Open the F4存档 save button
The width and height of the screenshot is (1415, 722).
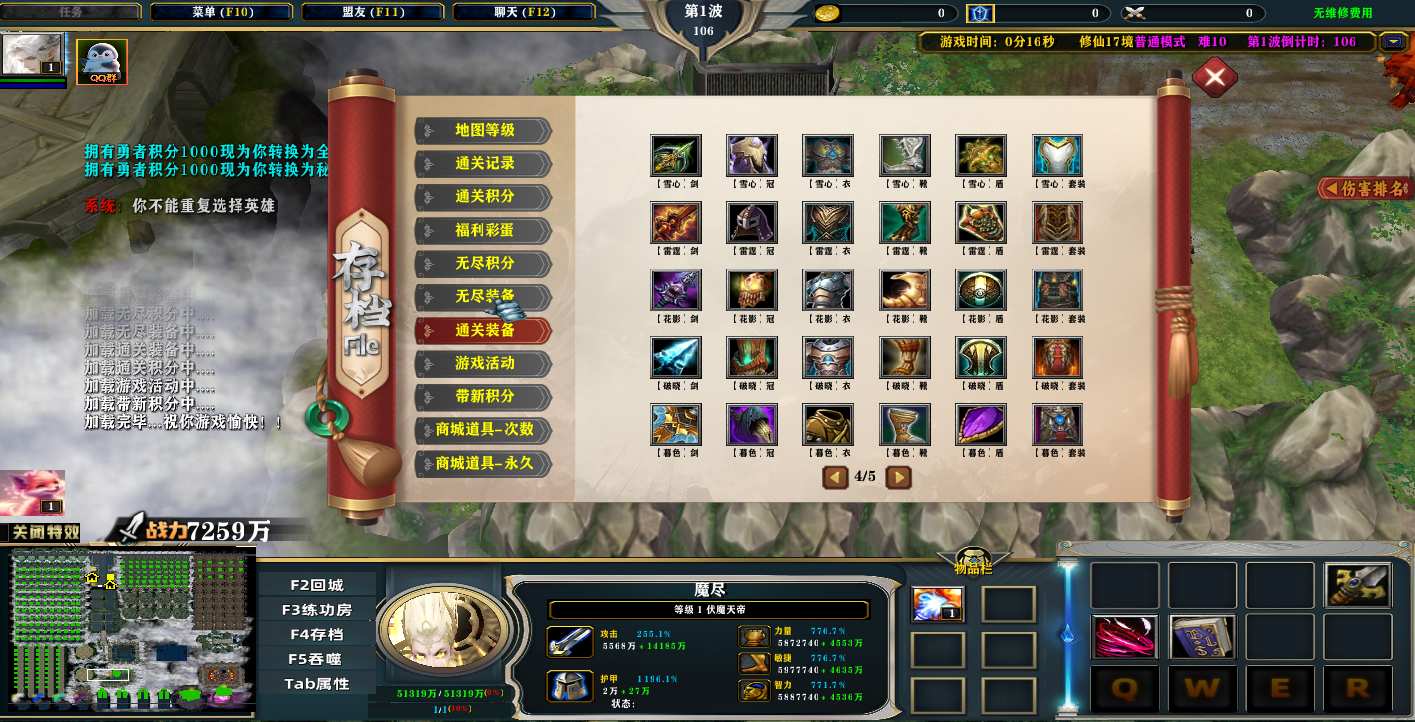click(317, 634)
